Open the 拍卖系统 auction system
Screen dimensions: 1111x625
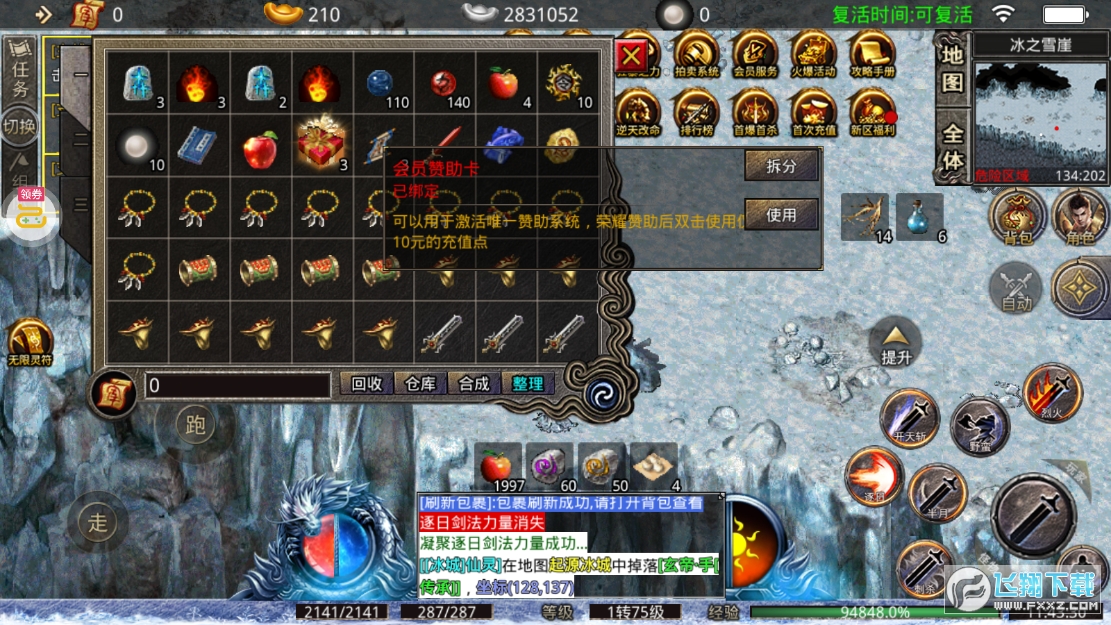[696, 55]
